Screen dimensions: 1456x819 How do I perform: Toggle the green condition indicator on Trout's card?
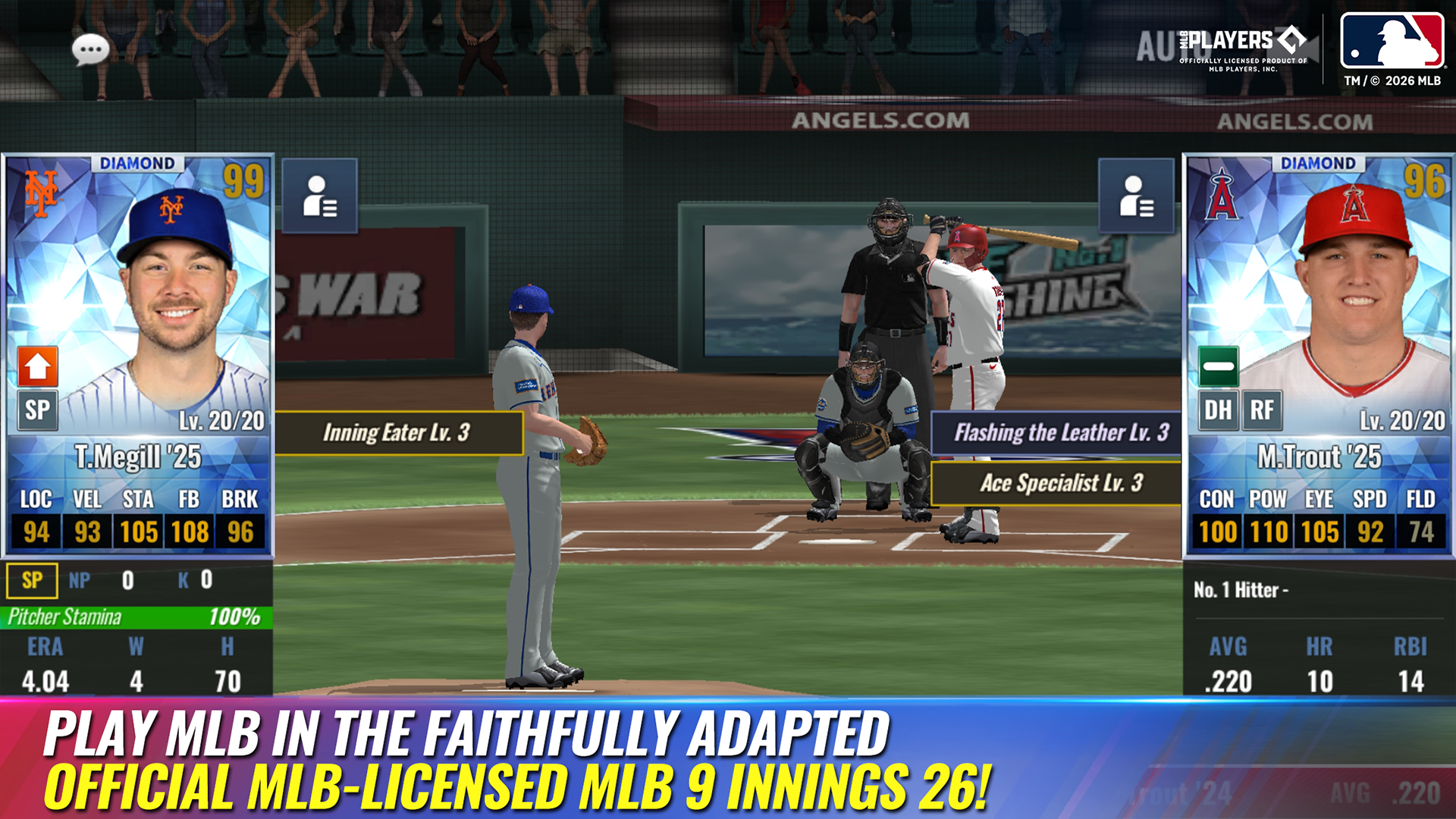(1218, 366)
